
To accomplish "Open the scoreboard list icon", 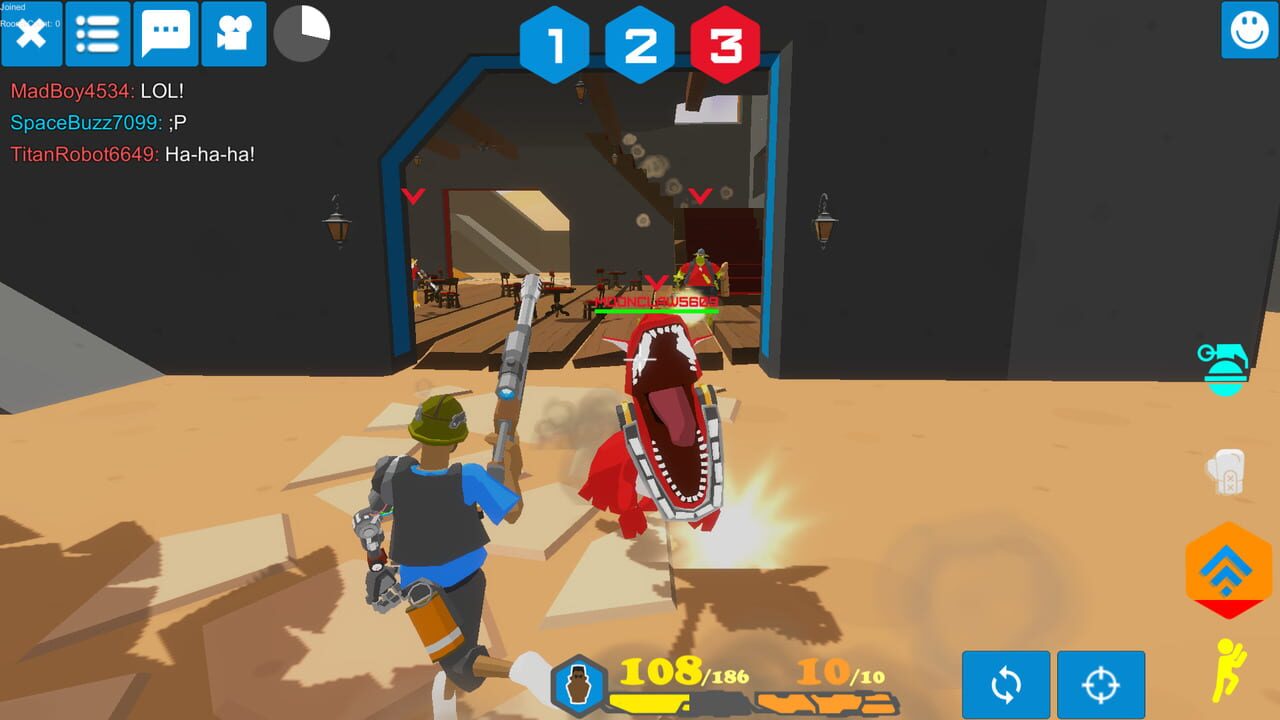I will click(99, 33).
